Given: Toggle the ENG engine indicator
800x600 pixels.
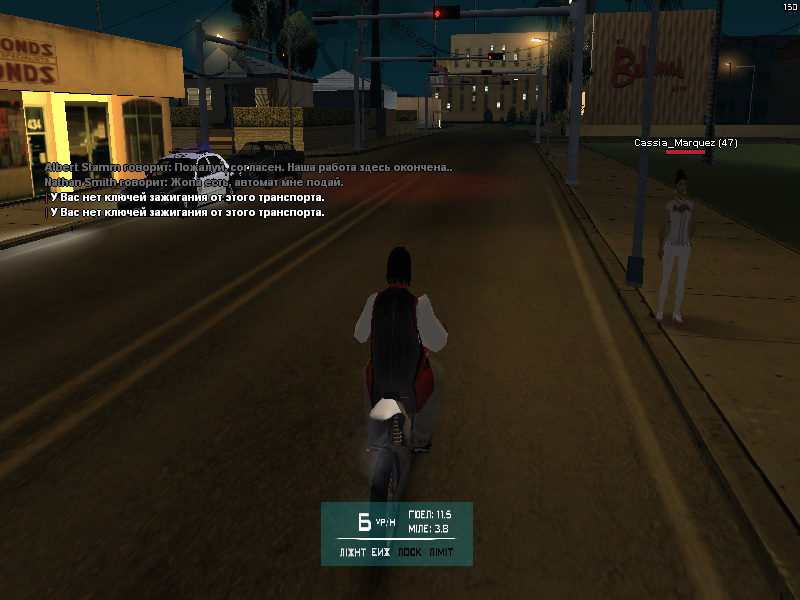Looking at the screenshot, I should 382,552.
